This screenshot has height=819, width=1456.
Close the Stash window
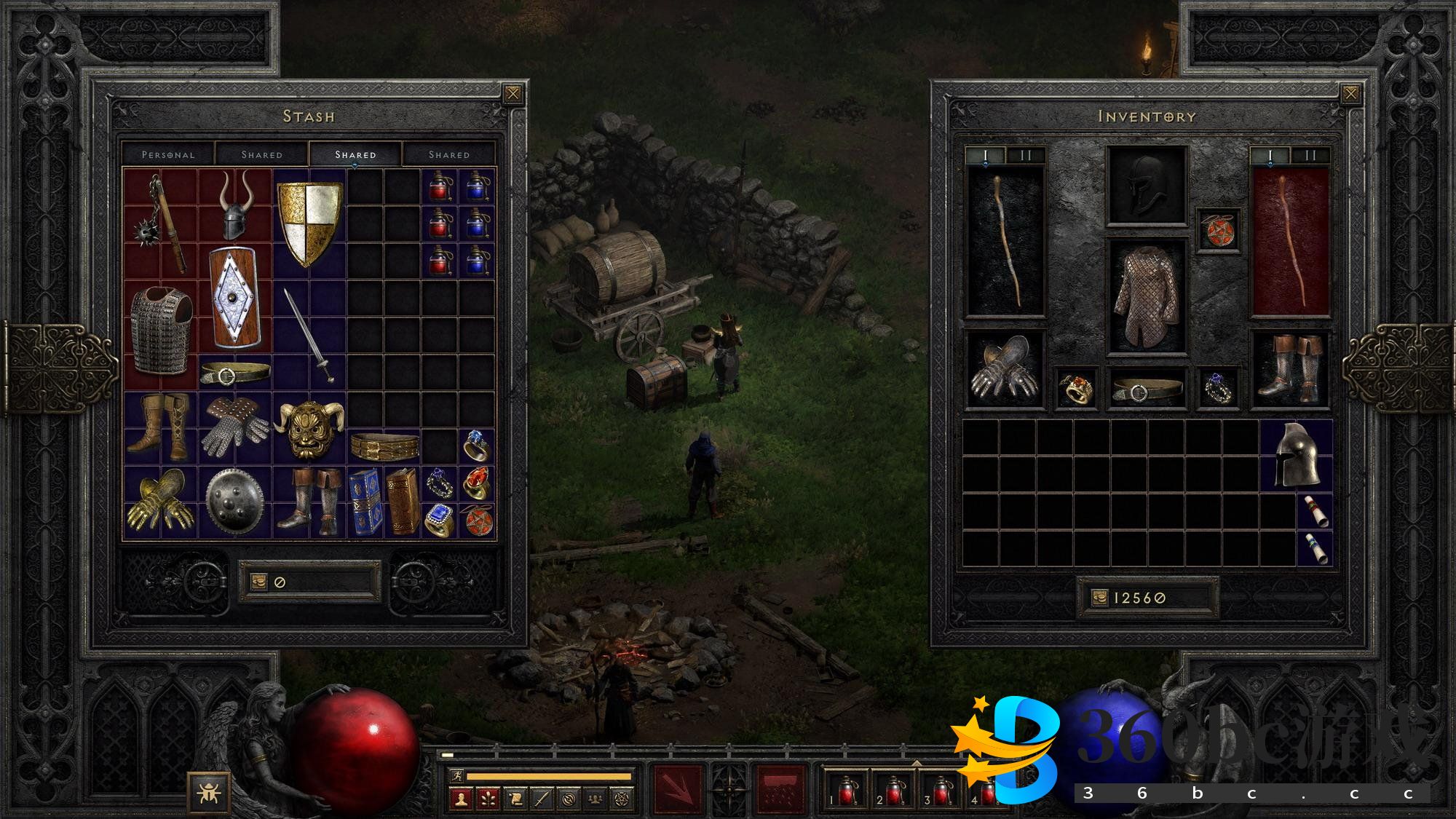click(x=513, y=94)
